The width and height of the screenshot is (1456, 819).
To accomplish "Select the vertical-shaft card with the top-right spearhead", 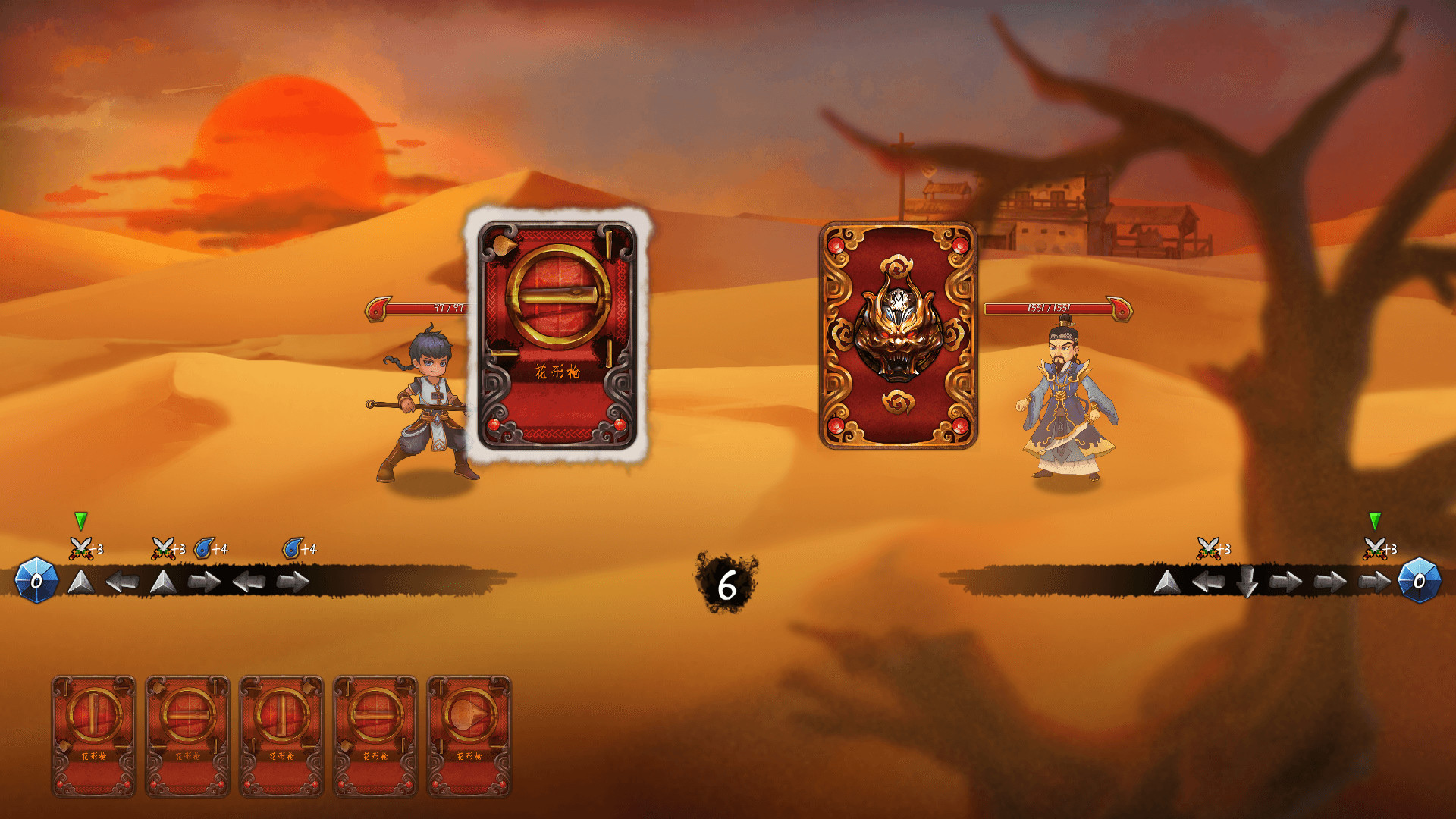I will click(281, 736).
